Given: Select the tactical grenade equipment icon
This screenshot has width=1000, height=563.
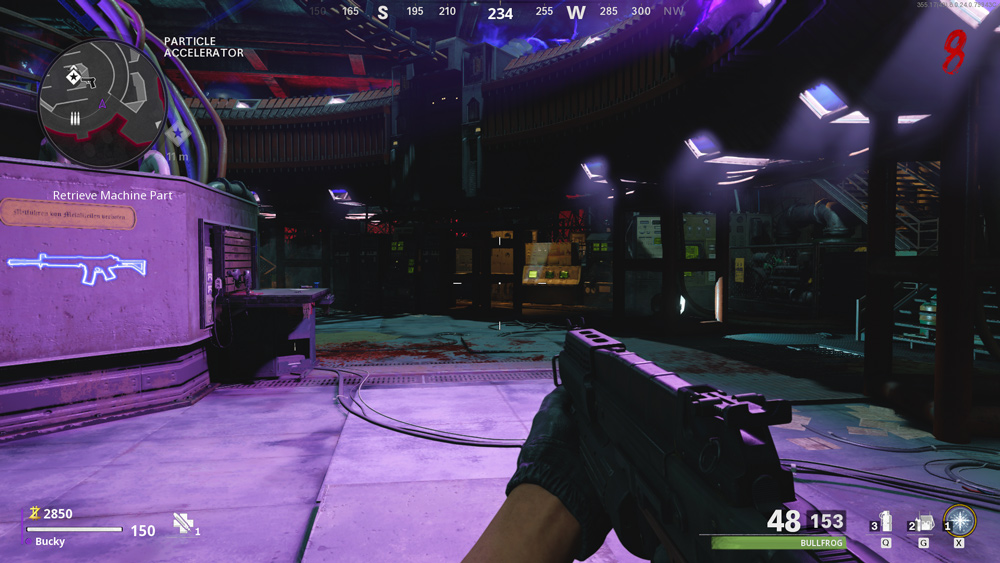Looking at the screenshot, I should (x=885, y=522).
